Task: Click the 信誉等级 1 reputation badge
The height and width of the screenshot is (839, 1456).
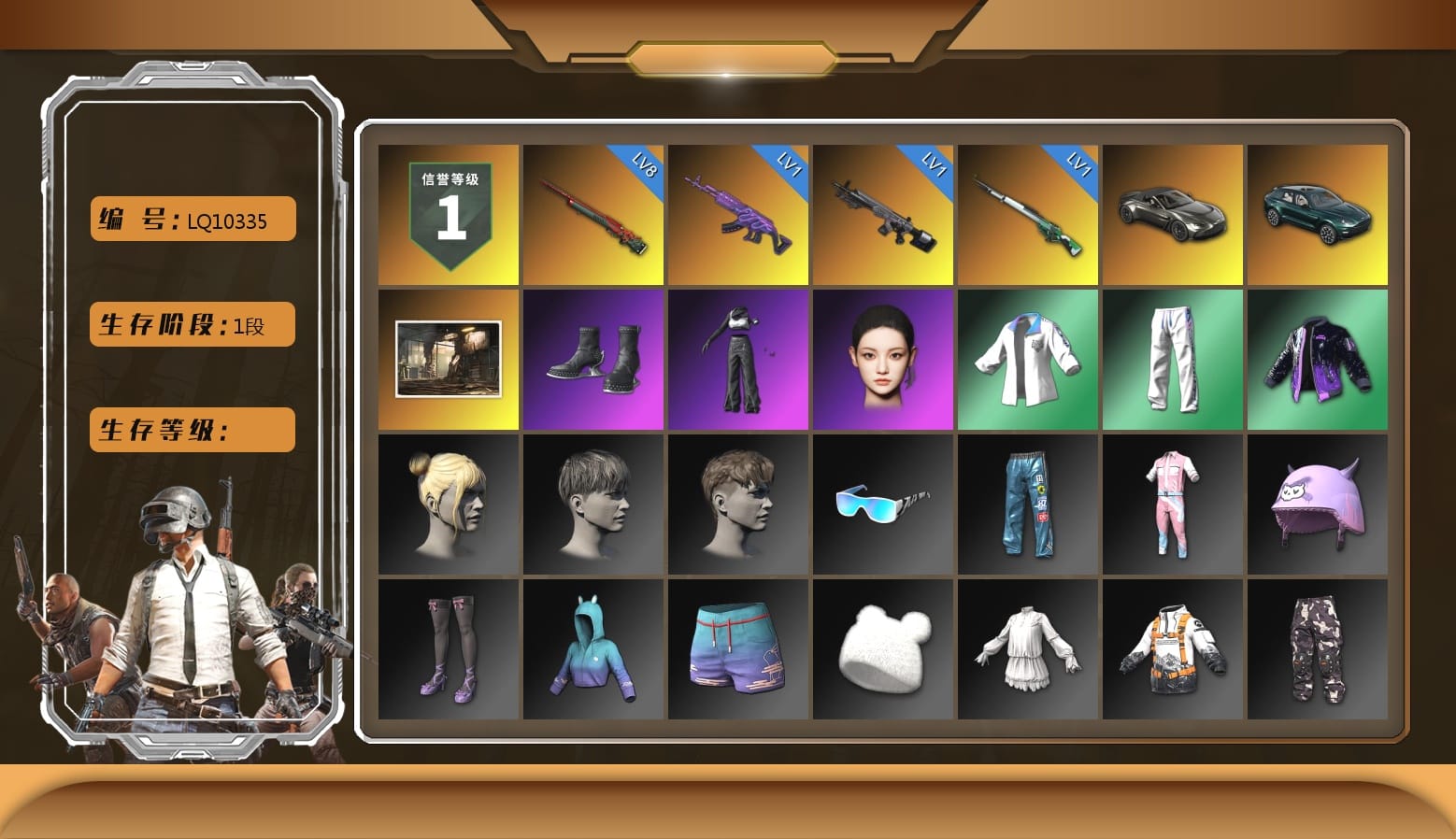Action: (x=447, y=213)
